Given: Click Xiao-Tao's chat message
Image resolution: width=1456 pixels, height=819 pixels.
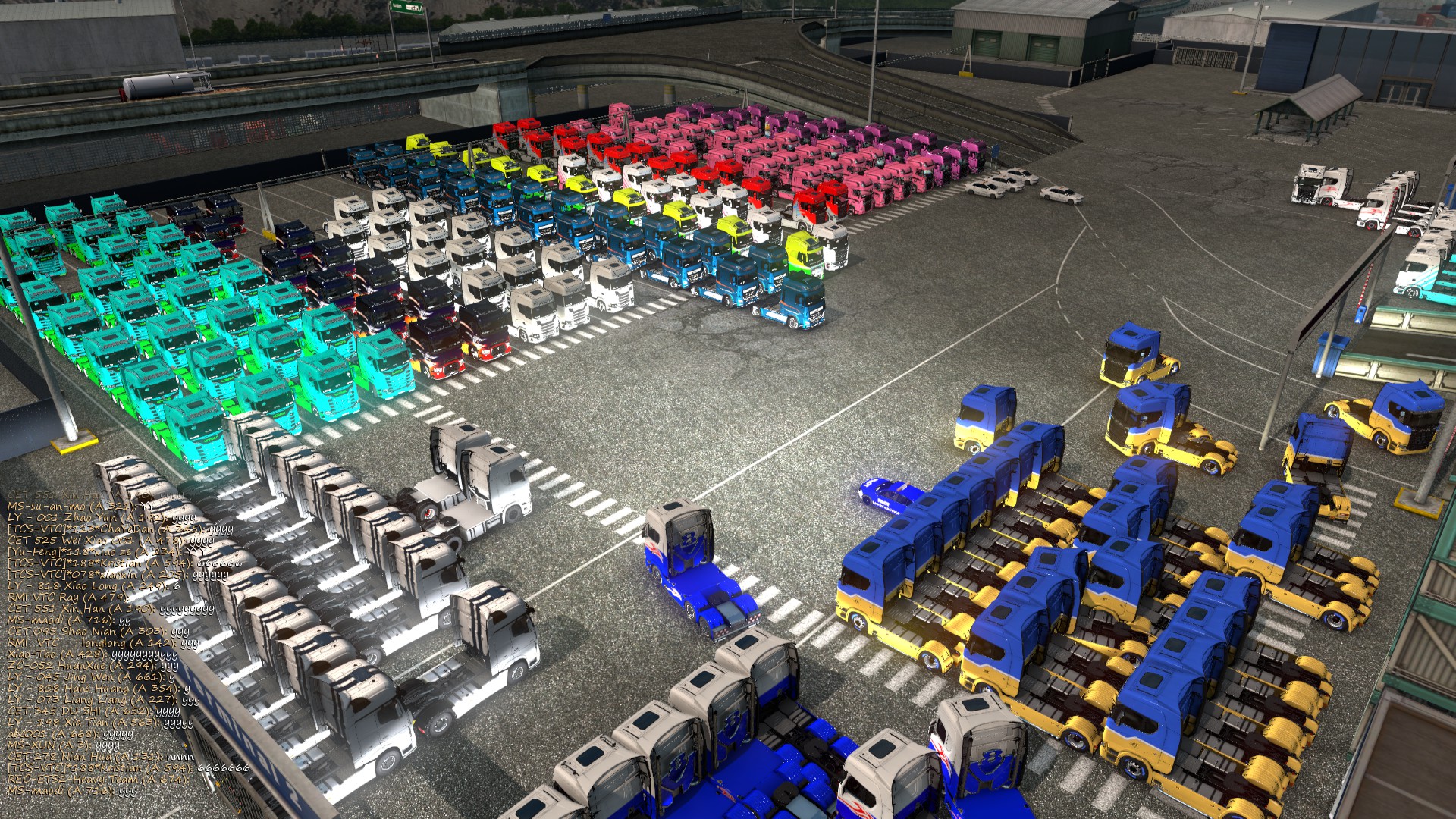Looking at the screenshot, I should 92,654.
